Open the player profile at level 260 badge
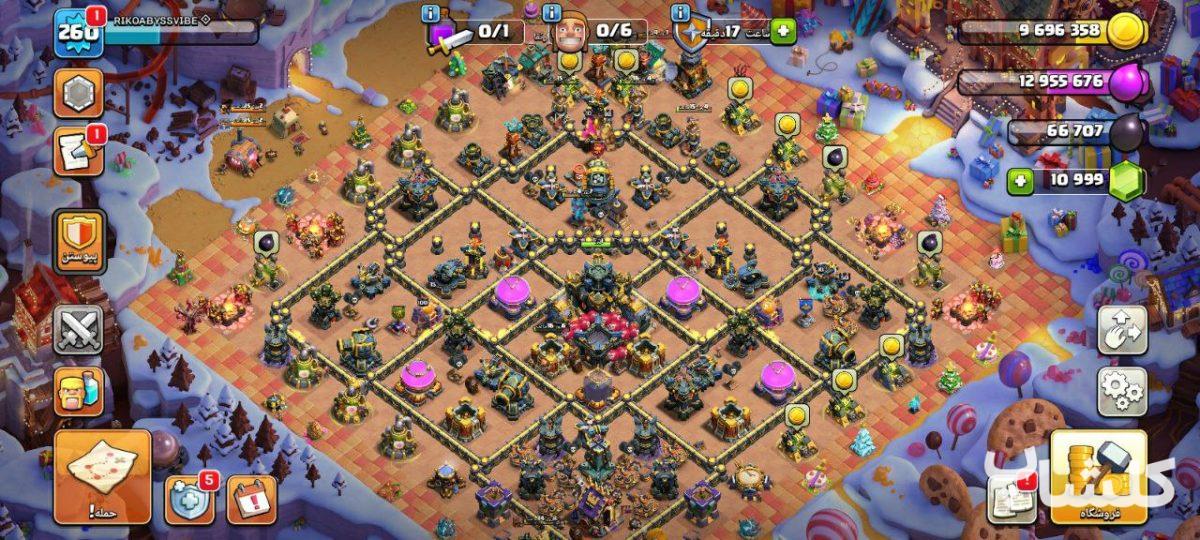The height and width of the screenshot is (540, 1200). click(79, 33)
